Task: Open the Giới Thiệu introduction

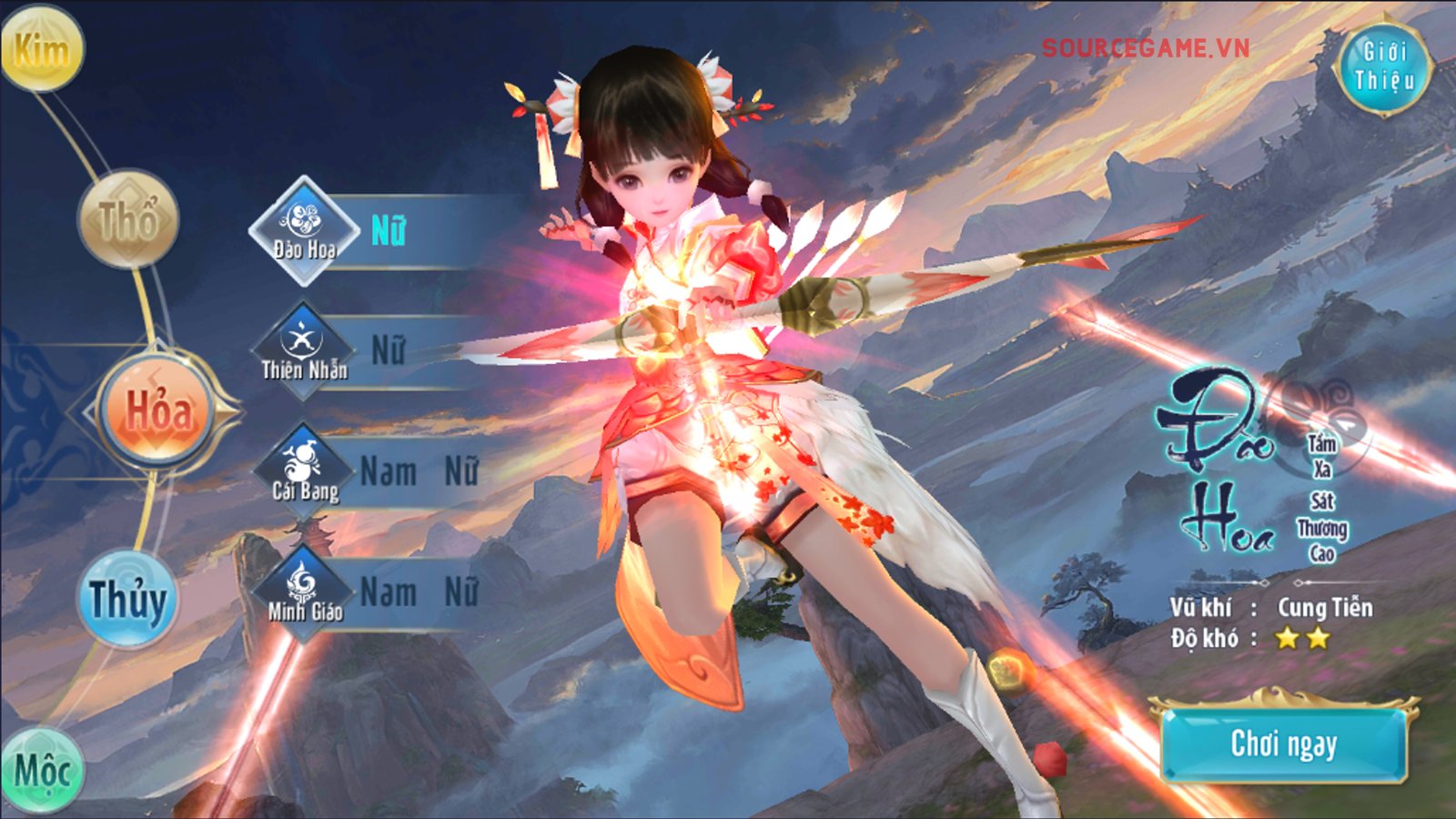Action: coord(1384,66)
